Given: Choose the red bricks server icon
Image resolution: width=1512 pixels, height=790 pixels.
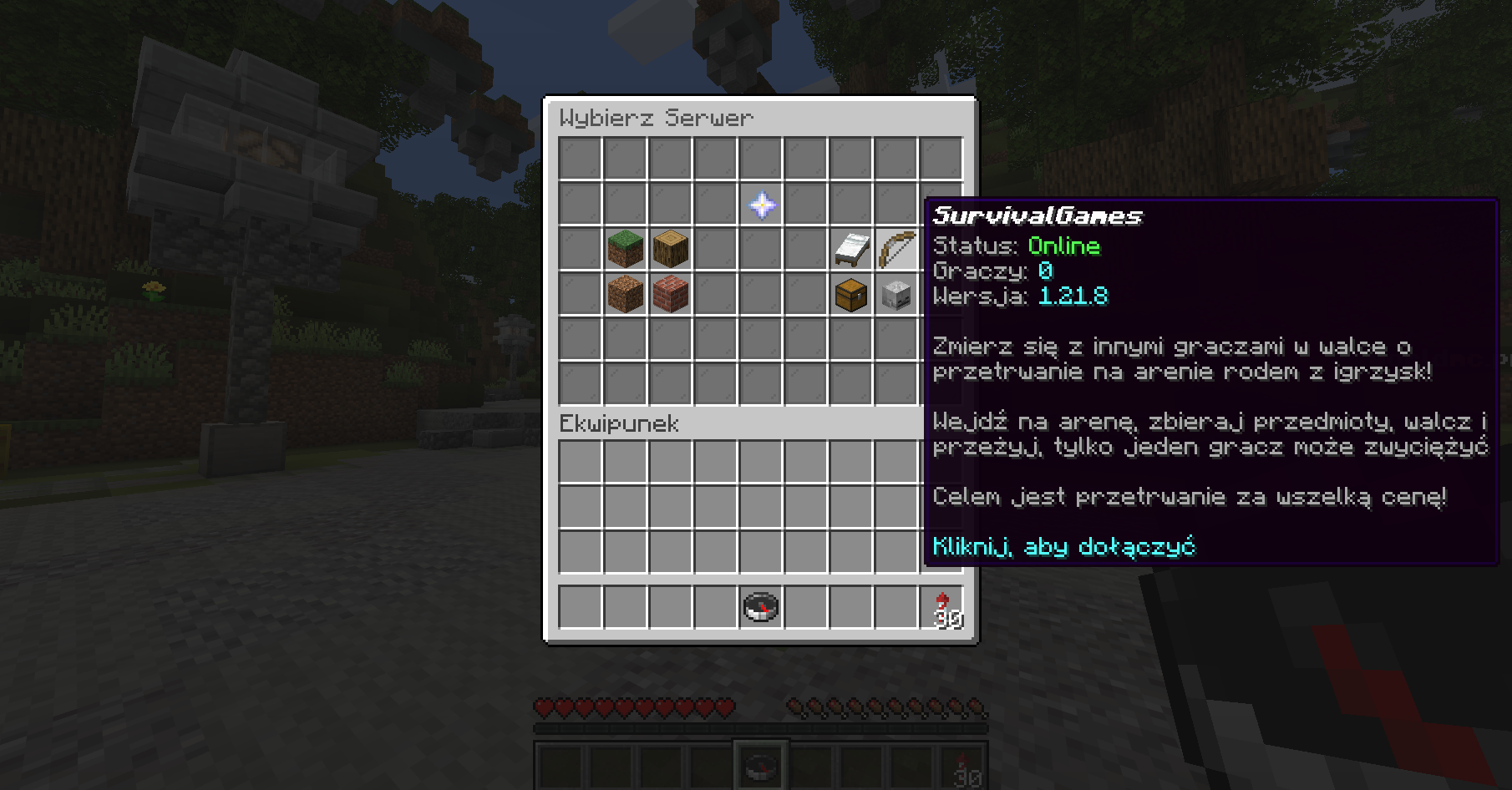Looking at the screenshot, I should click(671, 295).
